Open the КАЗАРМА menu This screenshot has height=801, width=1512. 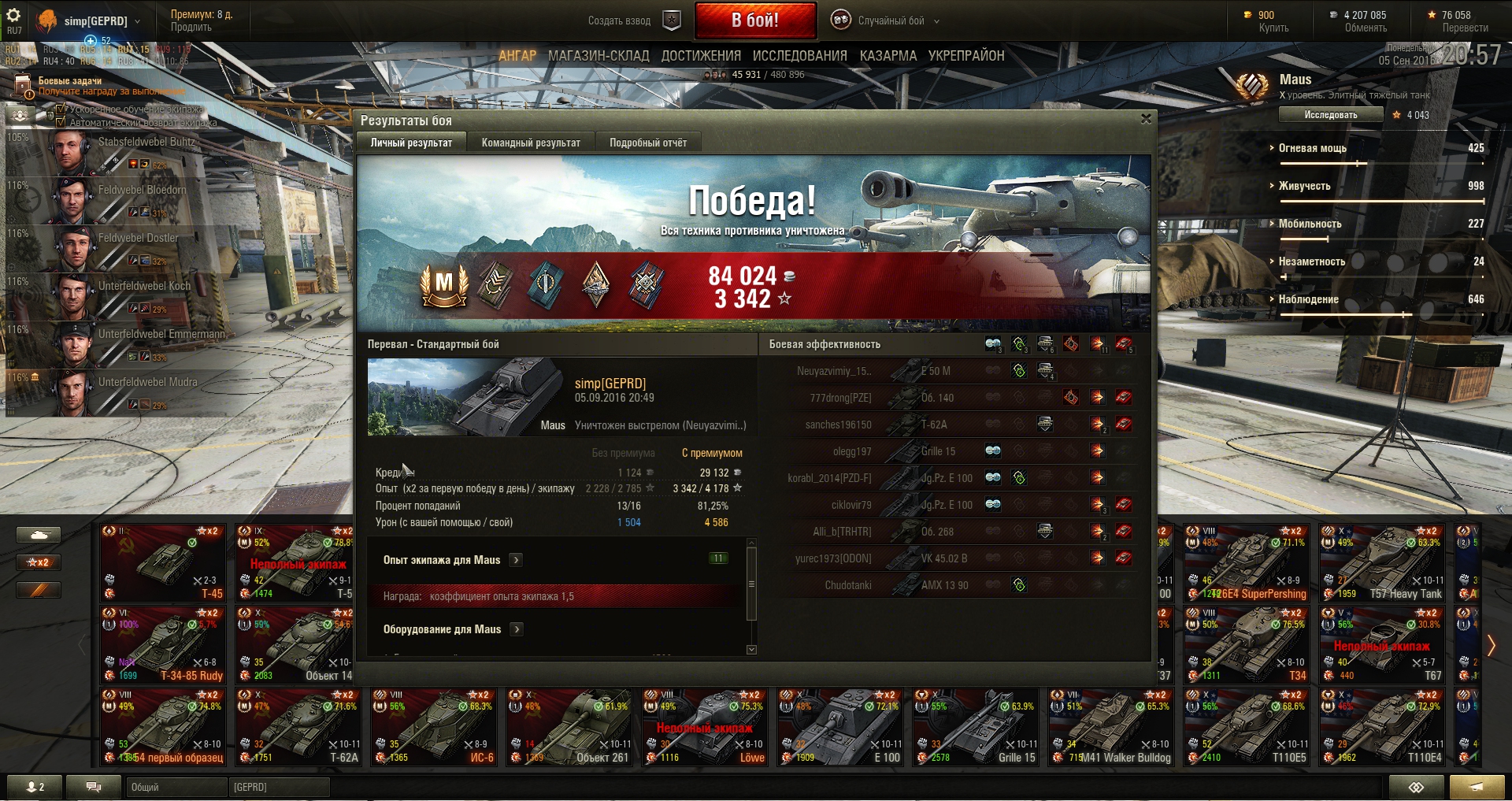pyautogui.click(x=888, y=56)
